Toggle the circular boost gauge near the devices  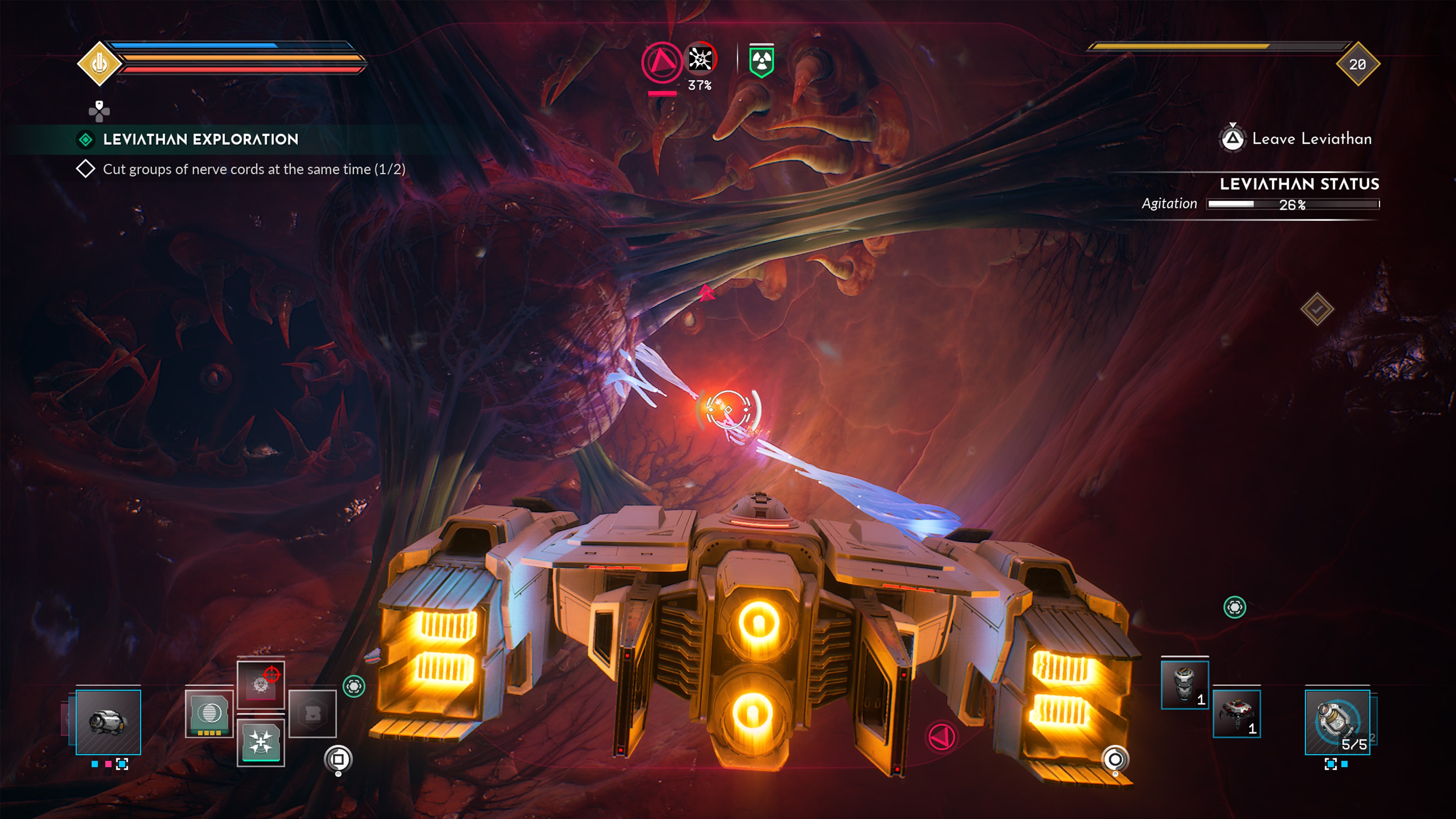tap(339, 758)
